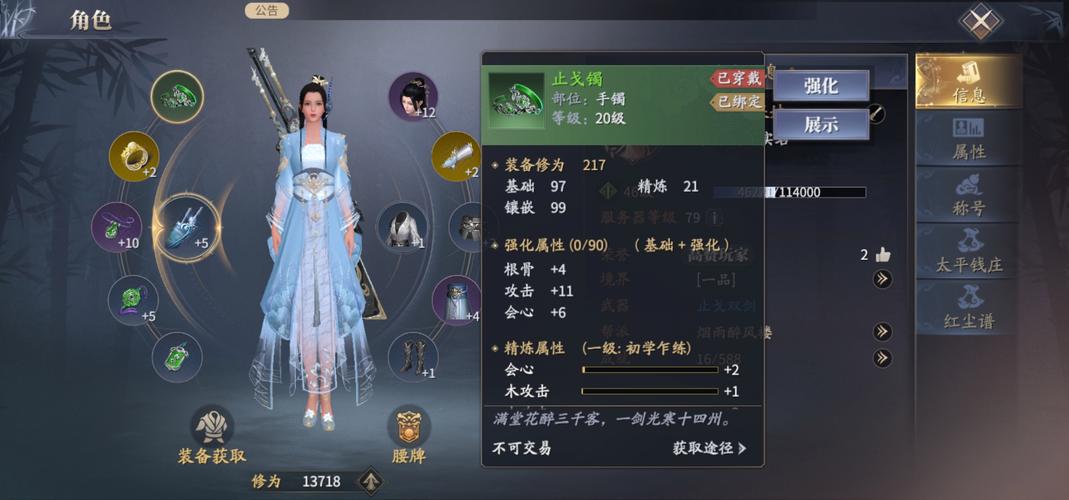
Task: Open the 属性 attributes tab
Action: click(968, 138)
